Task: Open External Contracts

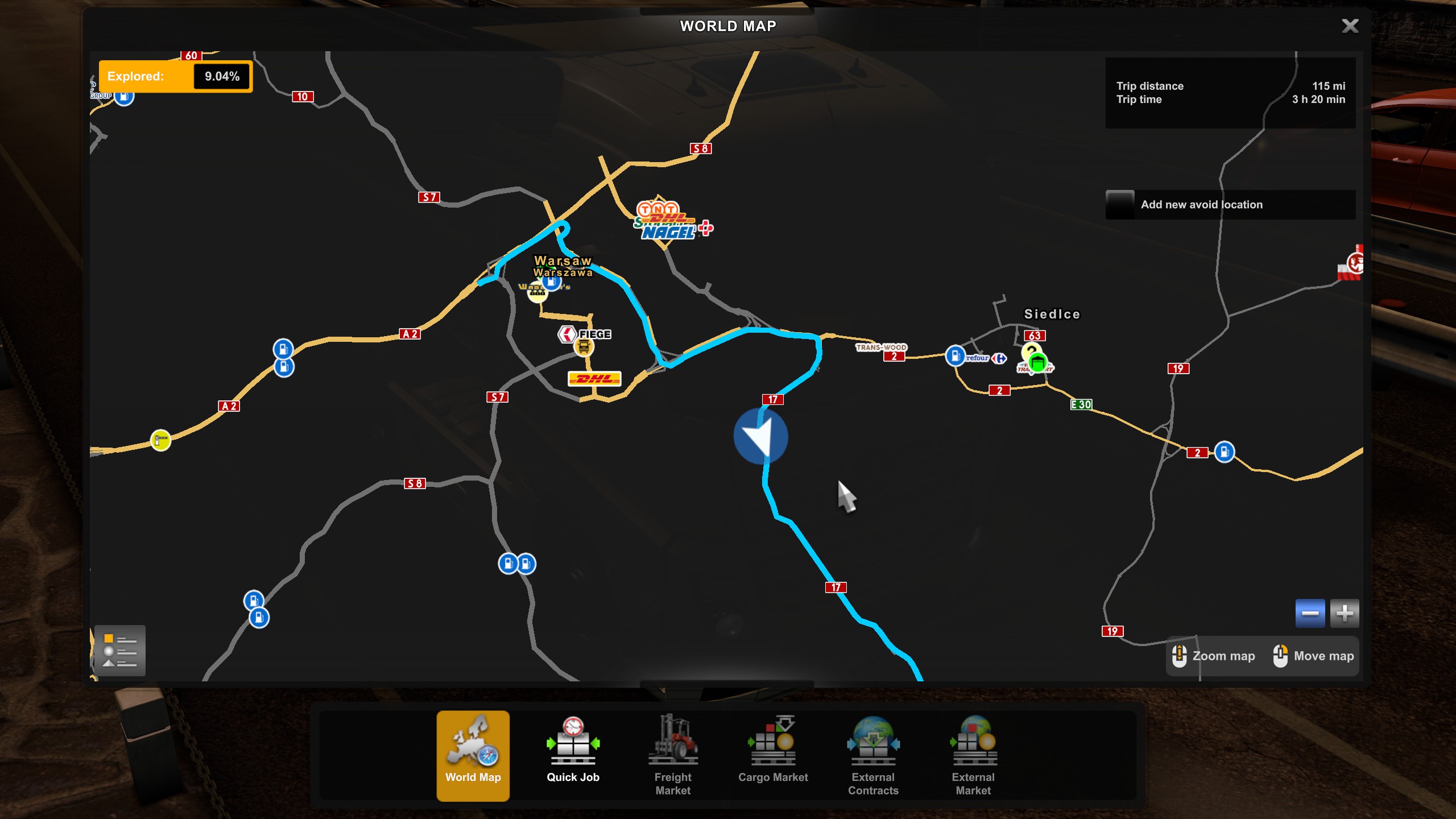Action: [873, 754]
